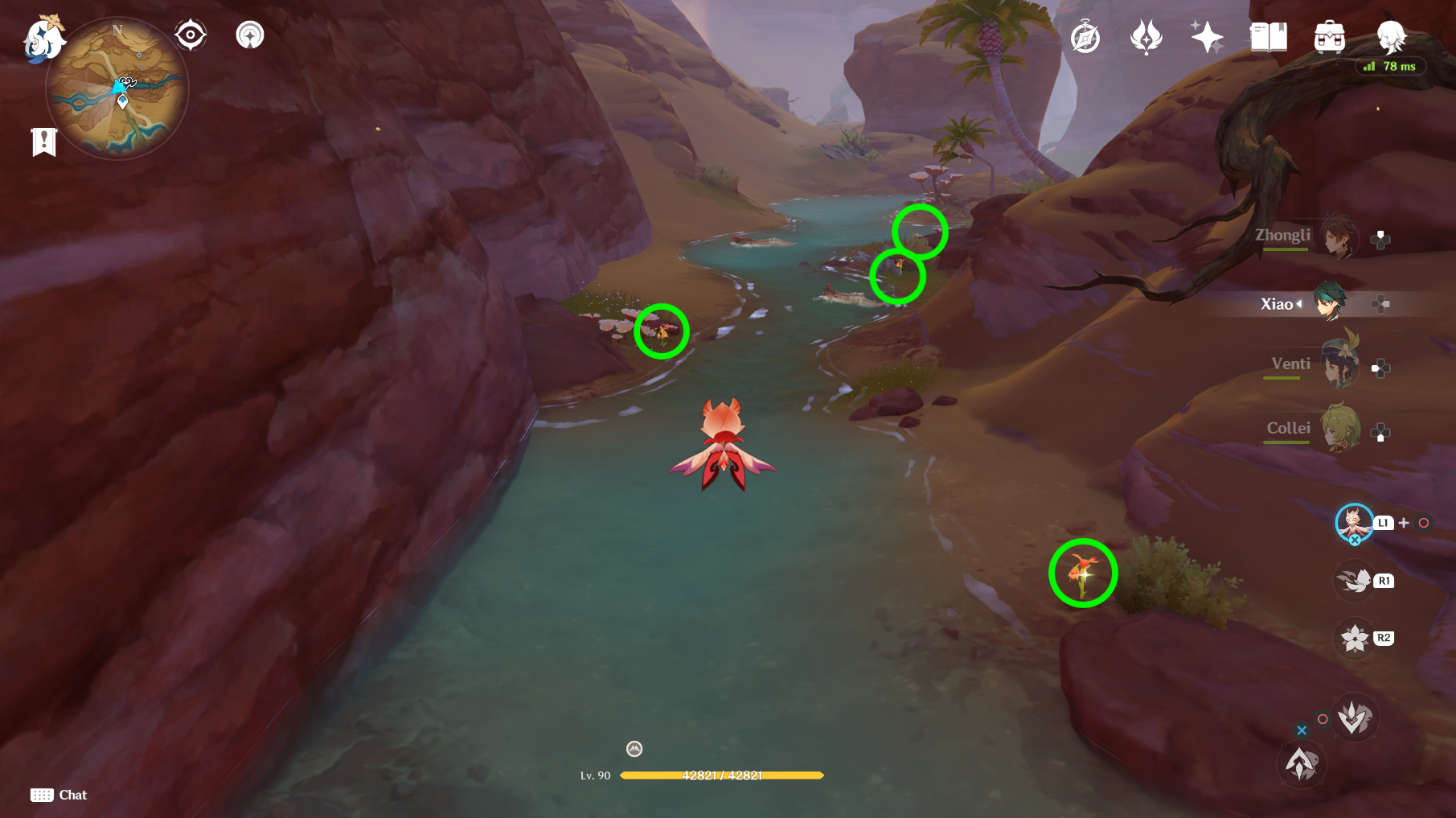Open the Chat box
1456x818 pixels.
tap(59, 795)
